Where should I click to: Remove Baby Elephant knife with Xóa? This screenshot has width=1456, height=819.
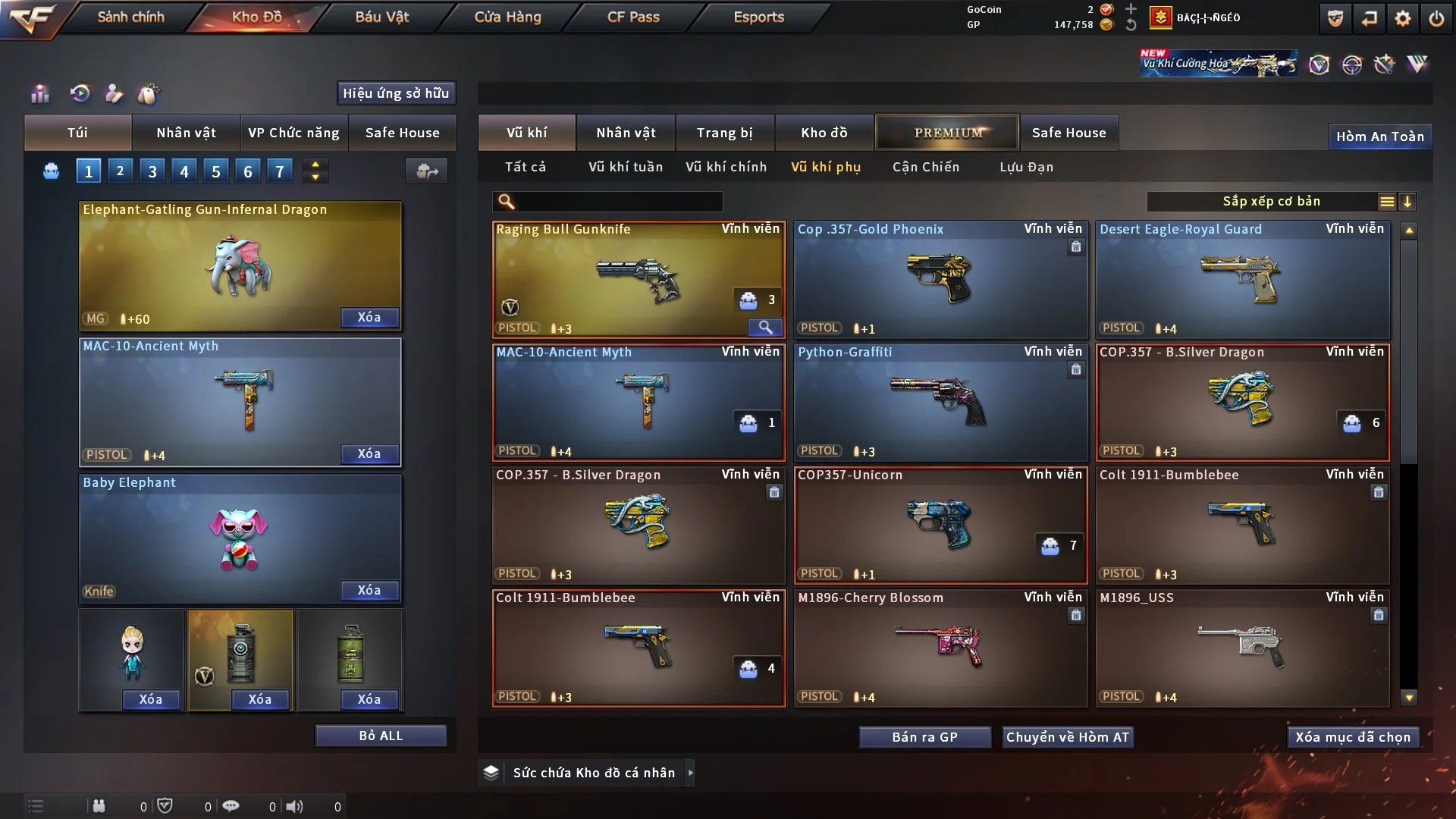coord(369,590)
